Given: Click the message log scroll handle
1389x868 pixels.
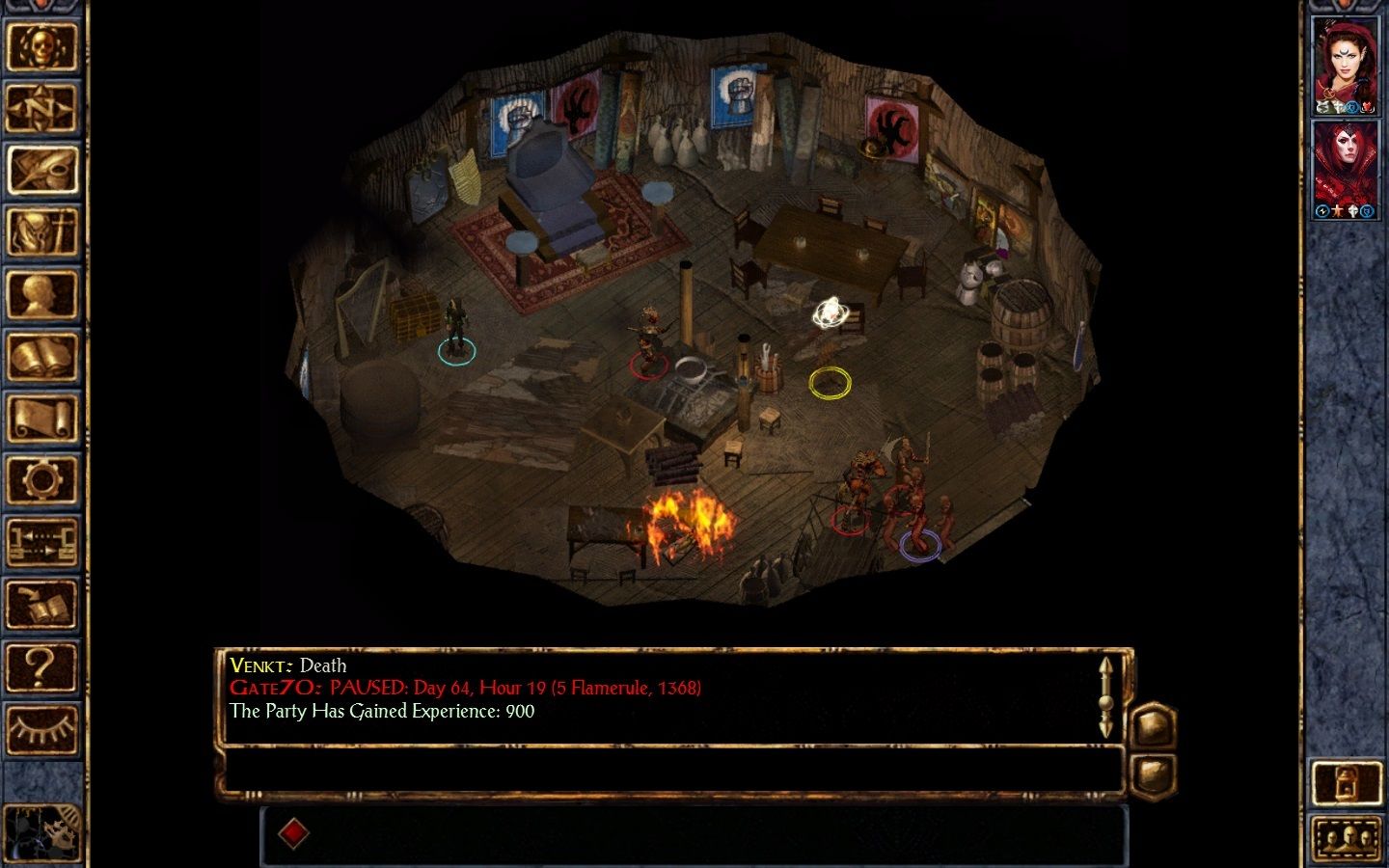Looking at the screenshot, I should pos(1105,696).
